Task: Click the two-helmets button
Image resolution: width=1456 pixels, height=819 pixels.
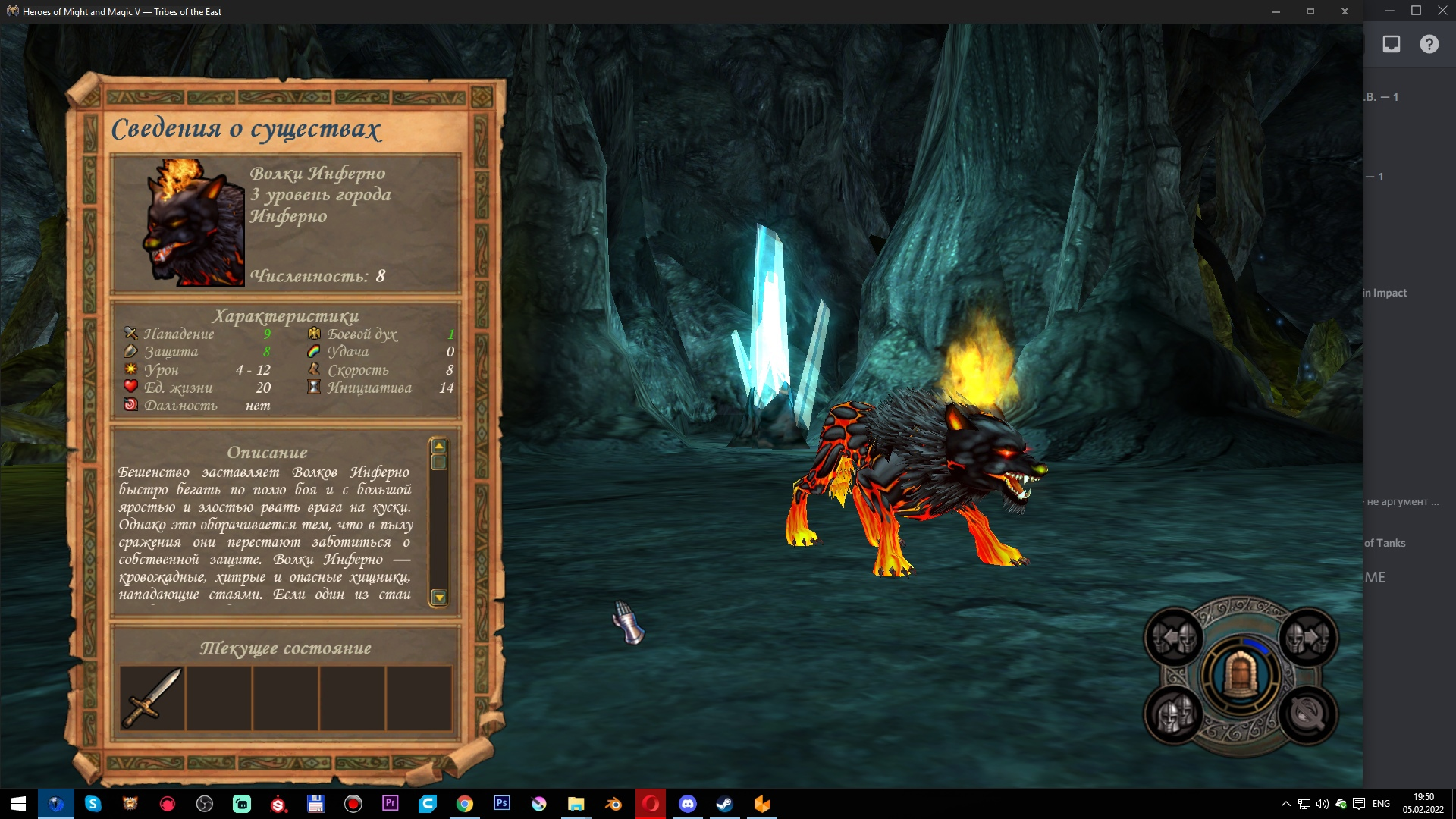Action: click(1174, 714)
